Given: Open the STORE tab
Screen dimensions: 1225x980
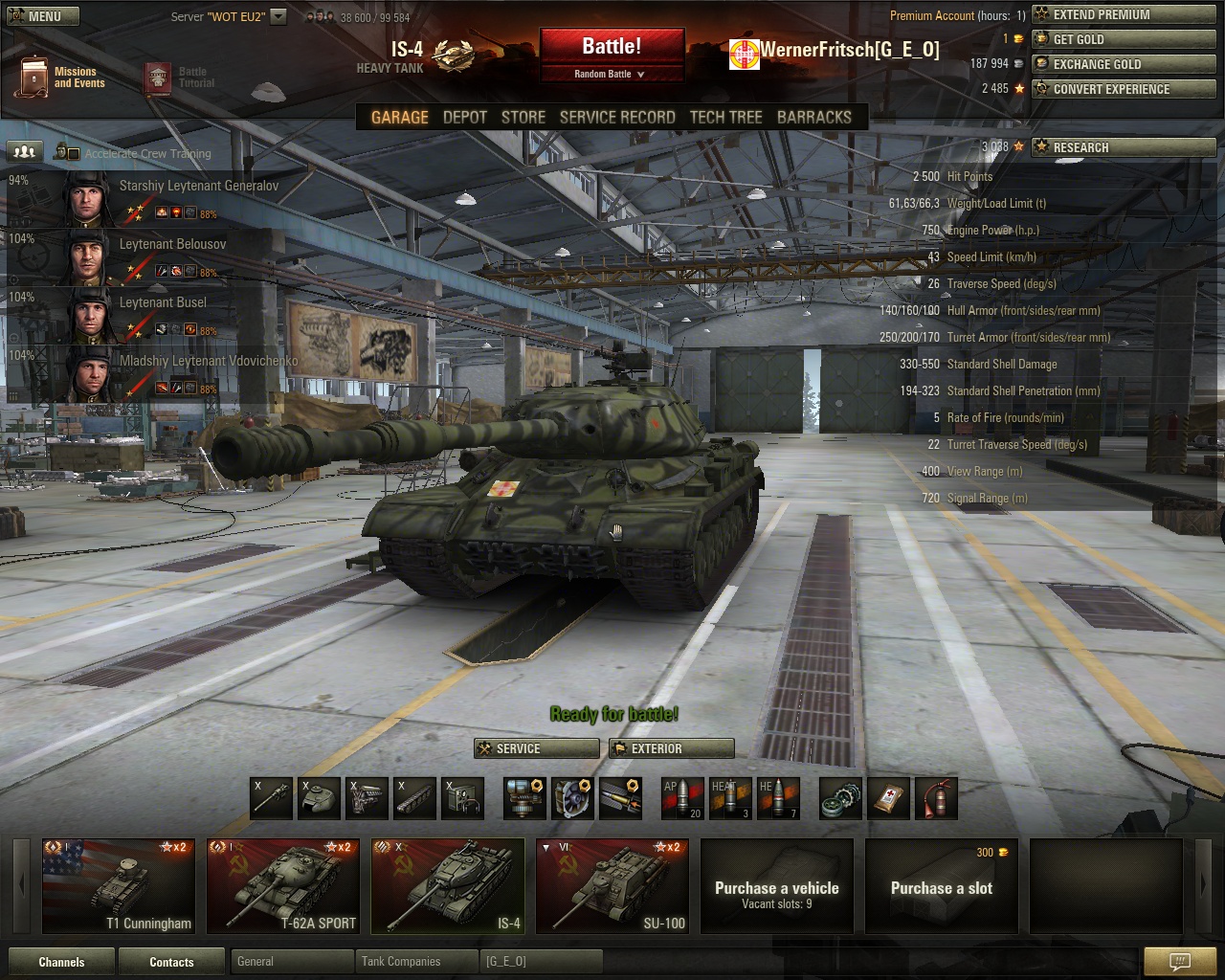Looking at the screenshot, I should (523, 117).
